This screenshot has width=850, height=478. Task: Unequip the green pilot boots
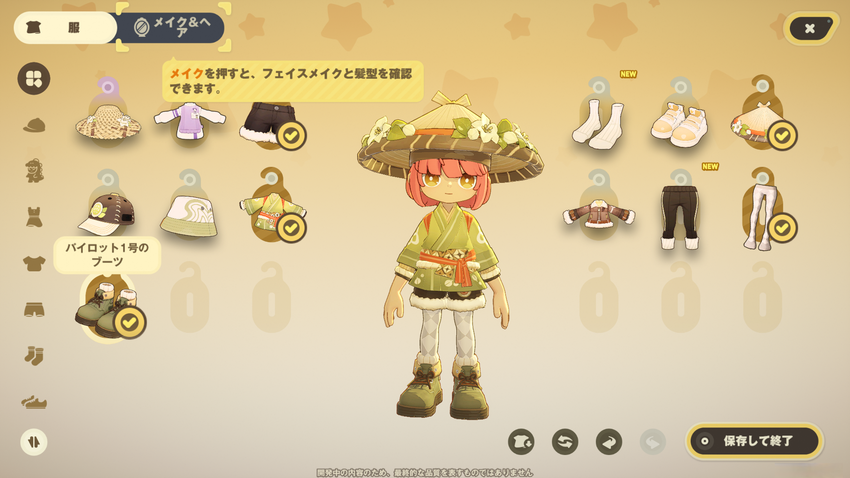pyautogui.click(x=107, y=306)
